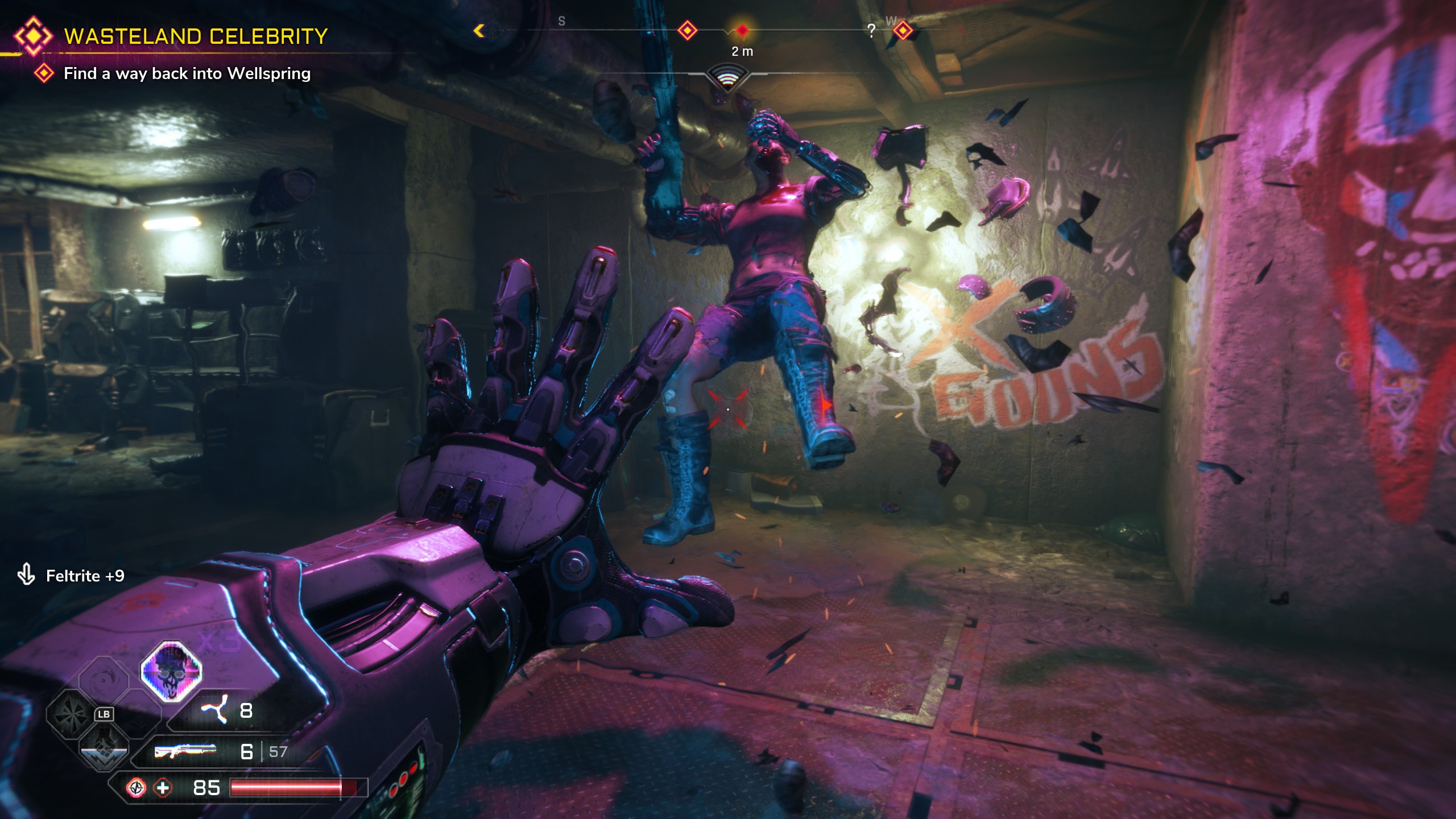Activate the shatter burst ability icon
Image resolution: width=1456 pixels, height=819 pixels.
(x=71, y=714)
